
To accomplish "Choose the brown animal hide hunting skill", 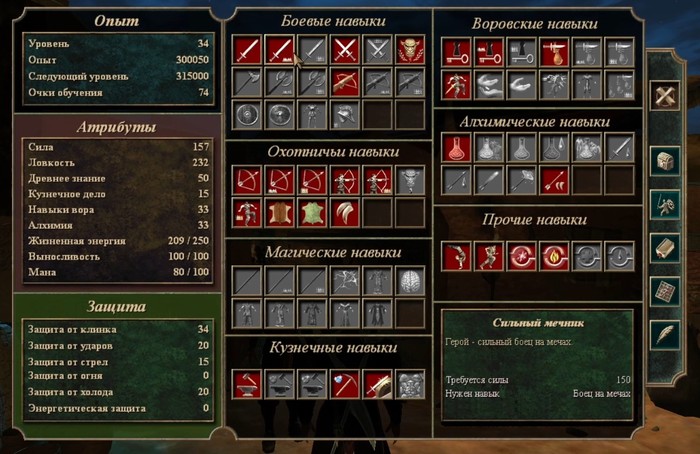I will 279,213.
